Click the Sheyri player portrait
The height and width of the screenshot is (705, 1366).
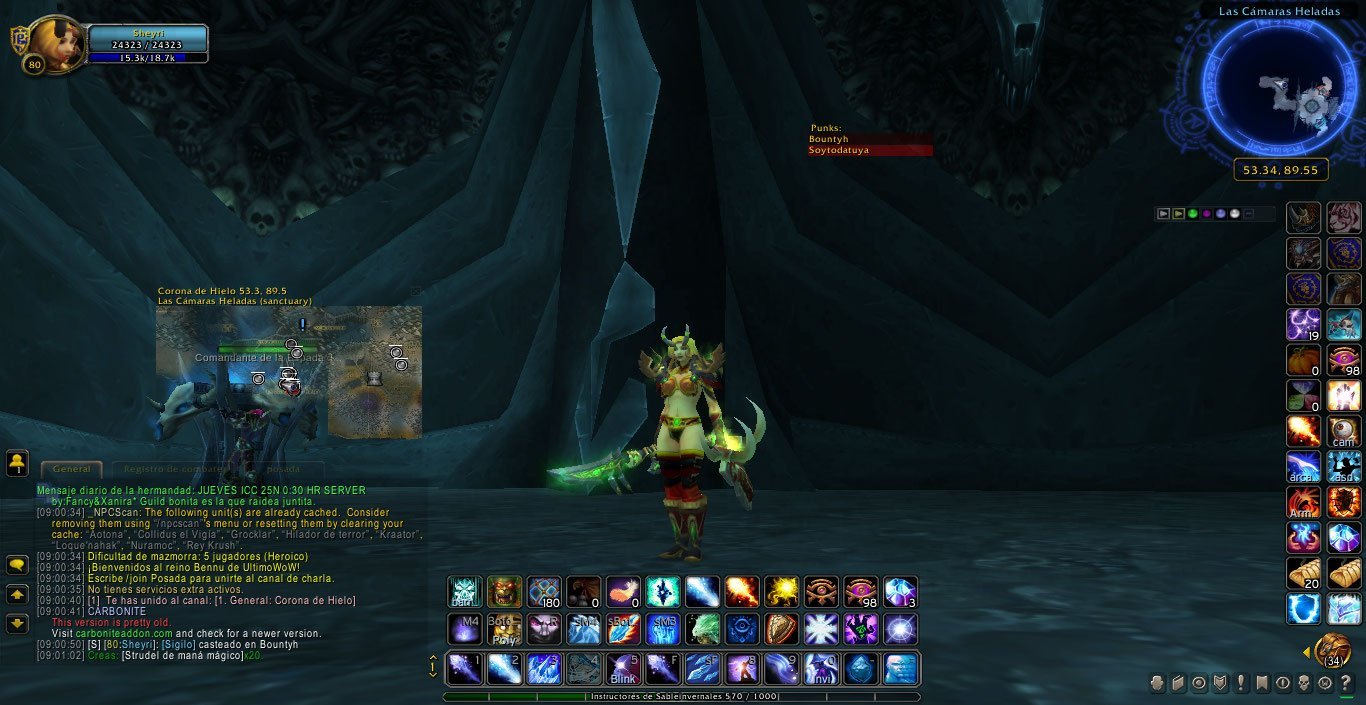click(57, 45)
